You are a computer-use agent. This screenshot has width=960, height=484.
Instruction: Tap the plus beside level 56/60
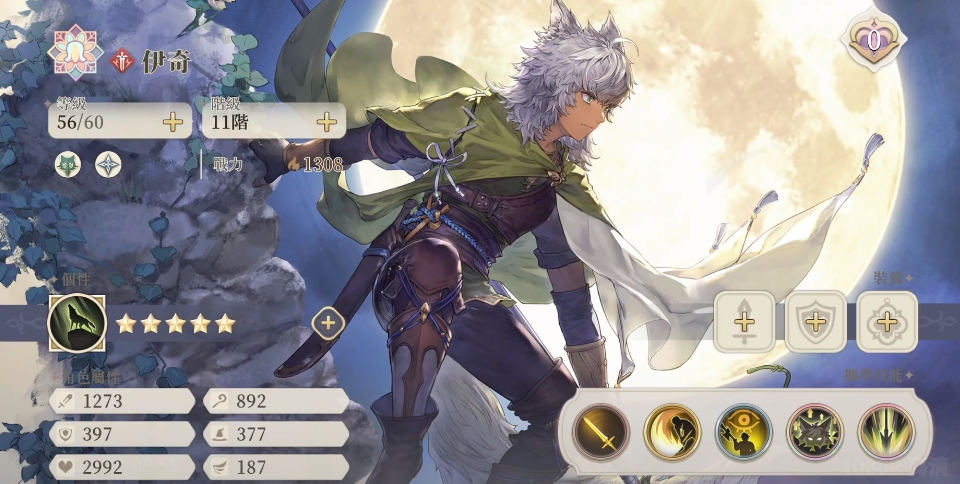(173, 123)
